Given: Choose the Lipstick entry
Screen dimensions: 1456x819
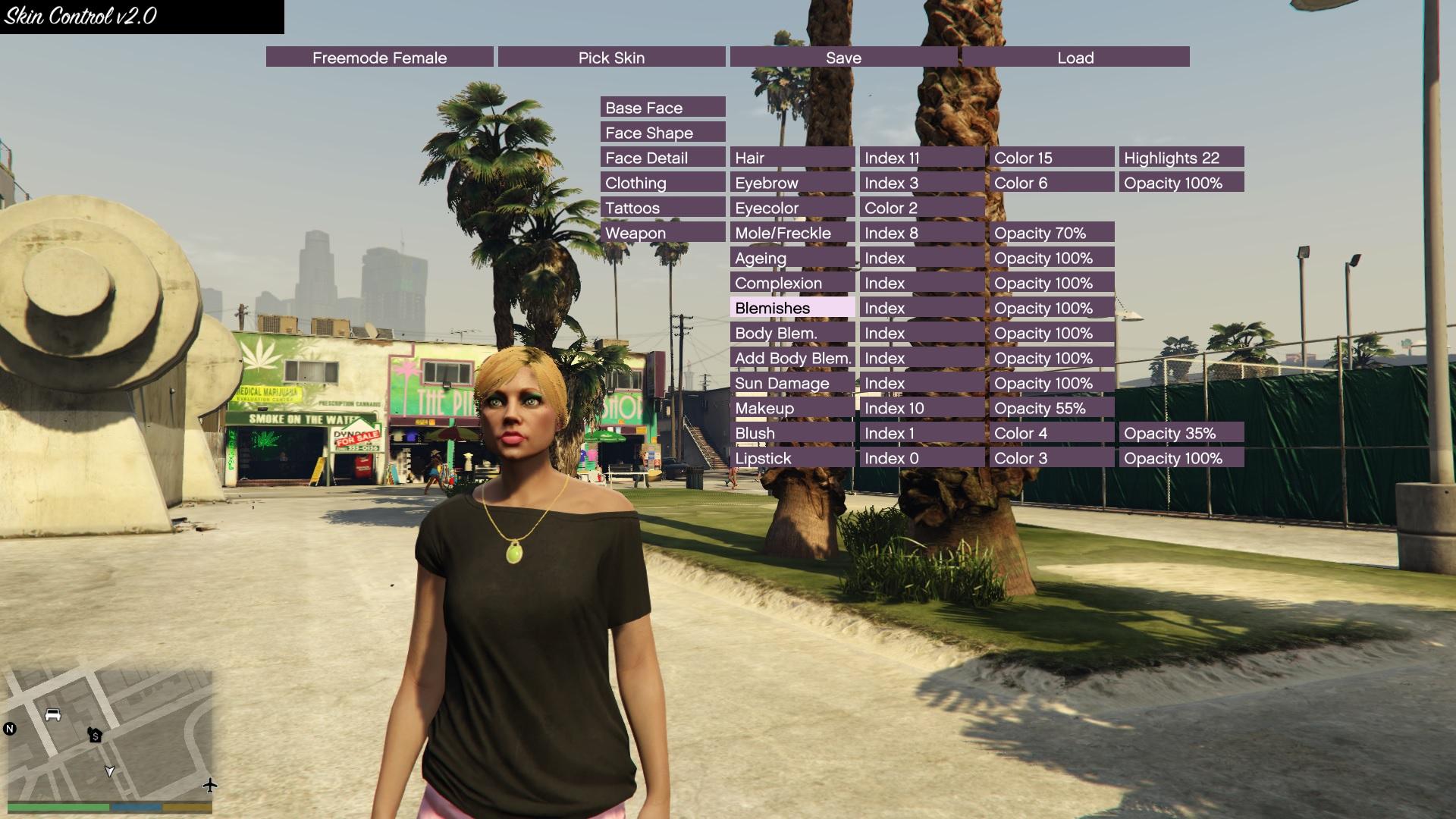Looking at the screenshot, I should coord(792,458).
